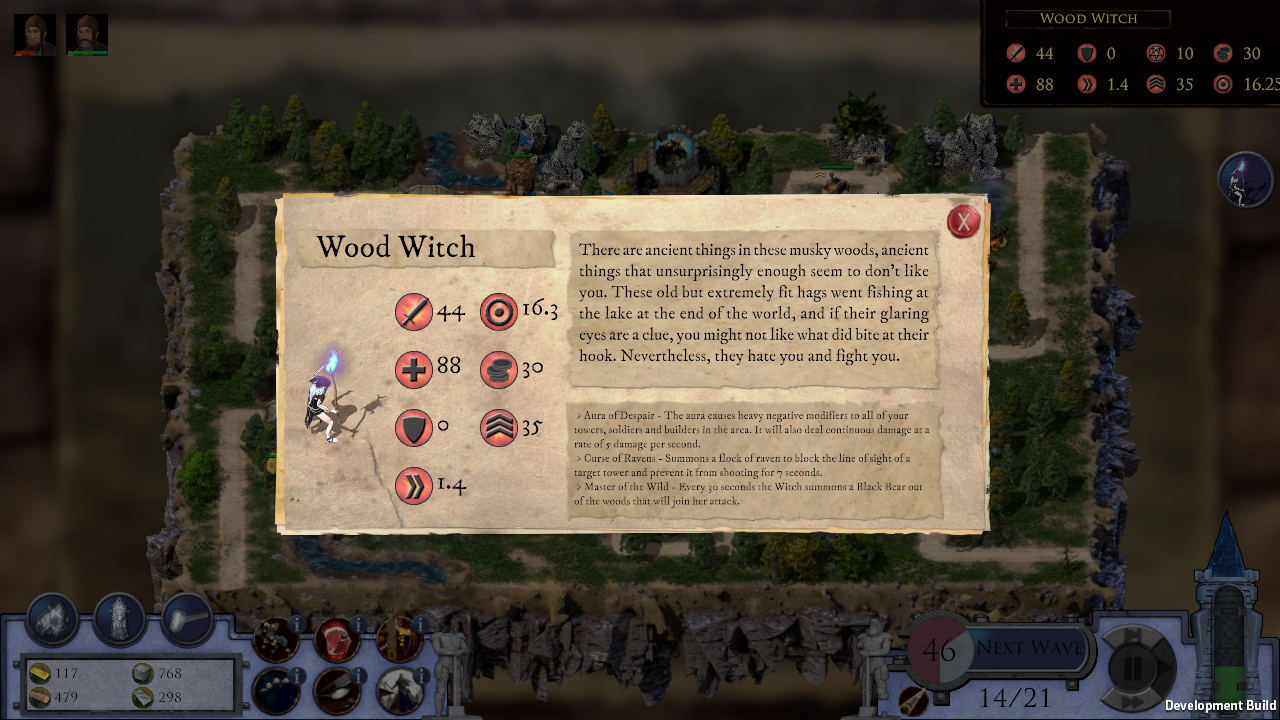Activate the row of eggs ability
Viewport: 1280px width, 720px height.
pyautogui.click(x=275, y=690)
